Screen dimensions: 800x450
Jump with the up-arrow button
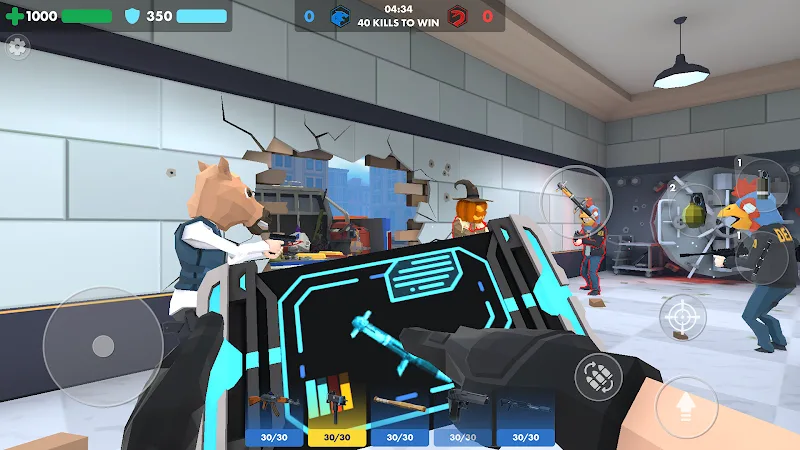pyautogui.click(x=687, y=406)
